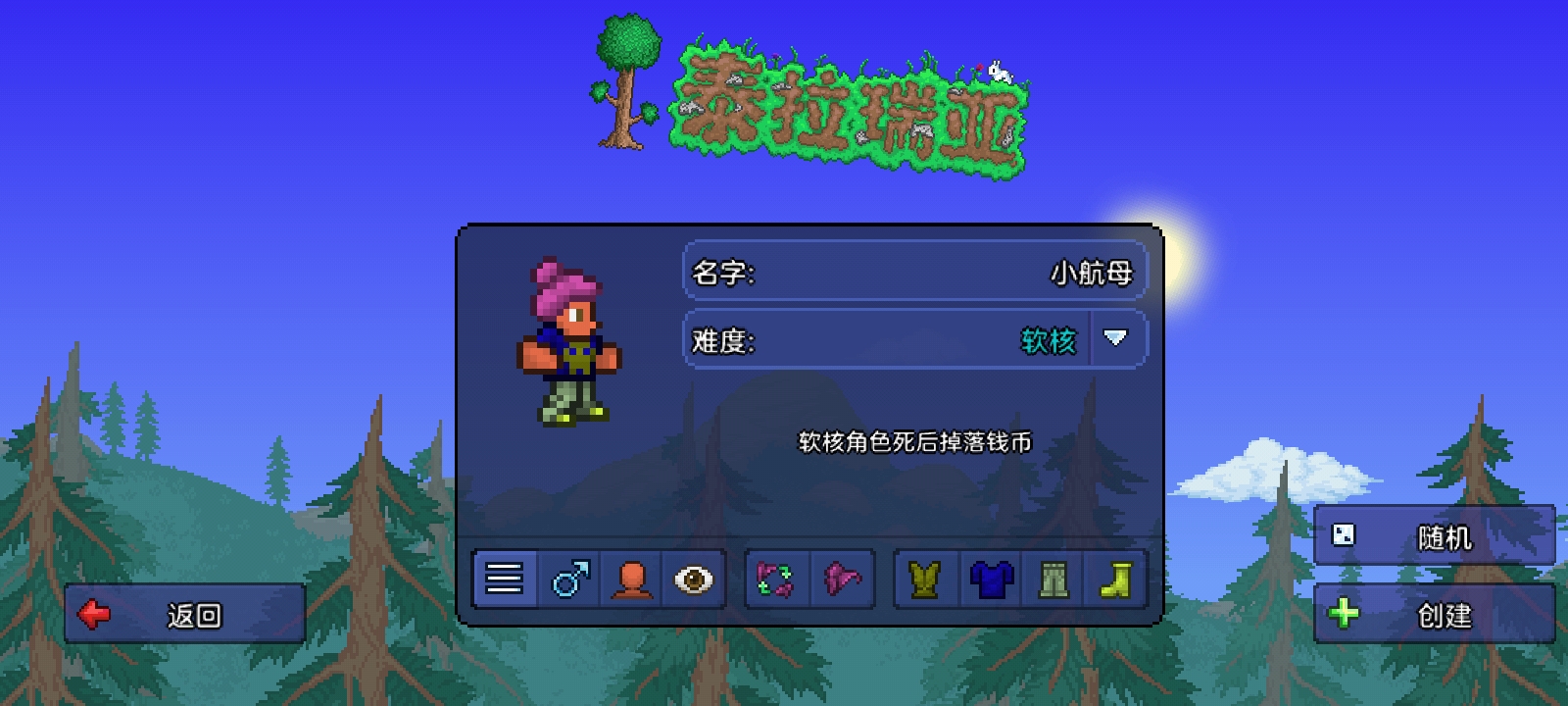Select the pants icon

click(1055, 579)
